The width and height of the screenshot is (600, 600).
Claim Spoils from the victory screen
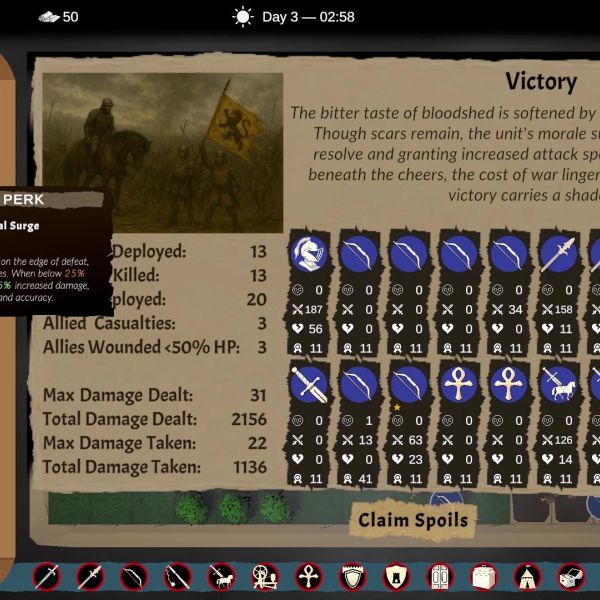coord(413,519)
